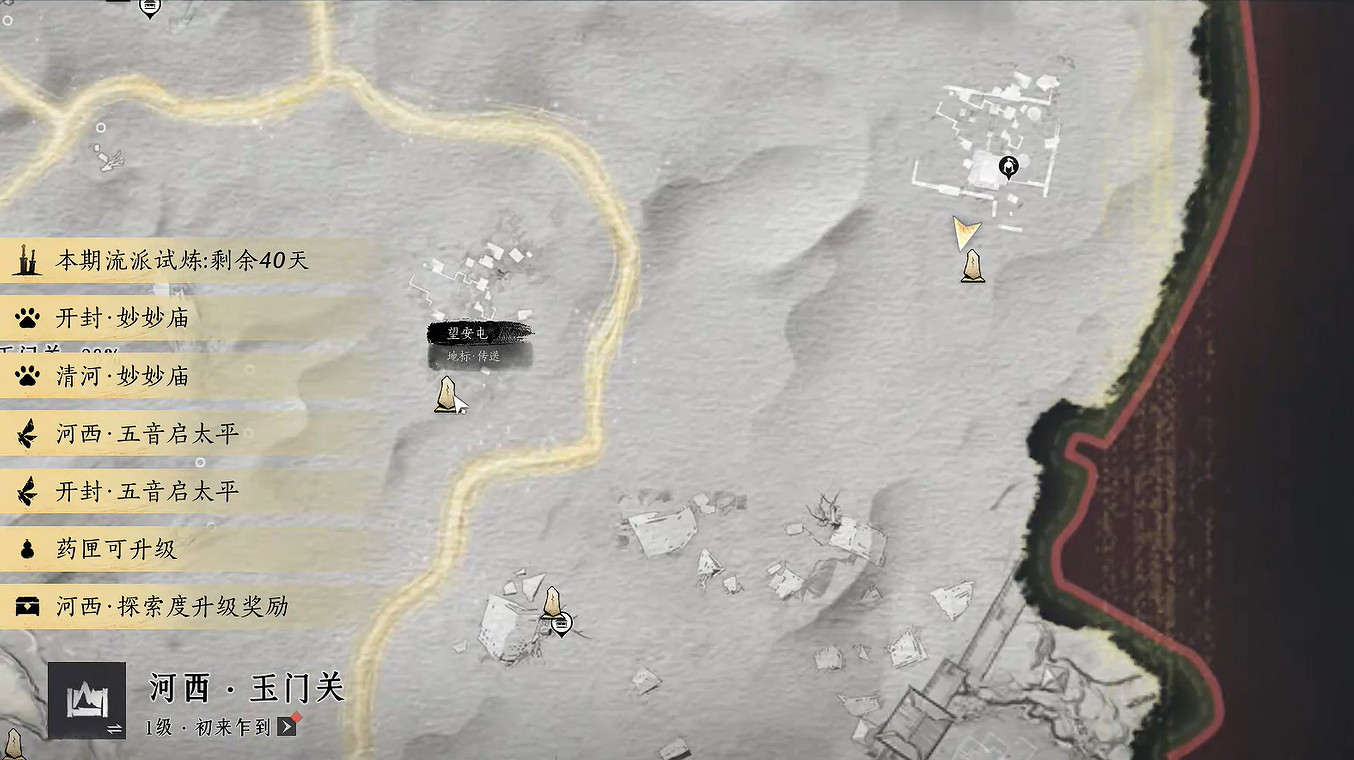Click the butterfly icon beside 河西·五音启太平
This screenshot has width=1354, height=760.
(x=27, y=434)
